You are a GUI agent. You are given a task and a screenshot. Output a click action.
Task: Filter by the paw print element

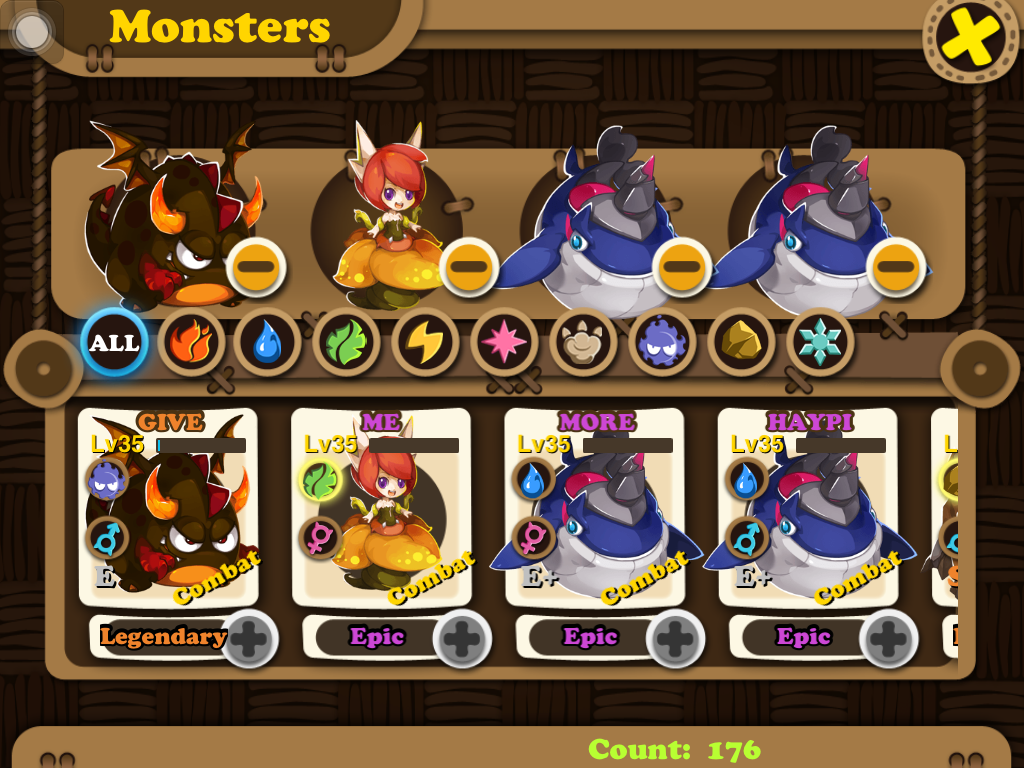coord(583,343)
